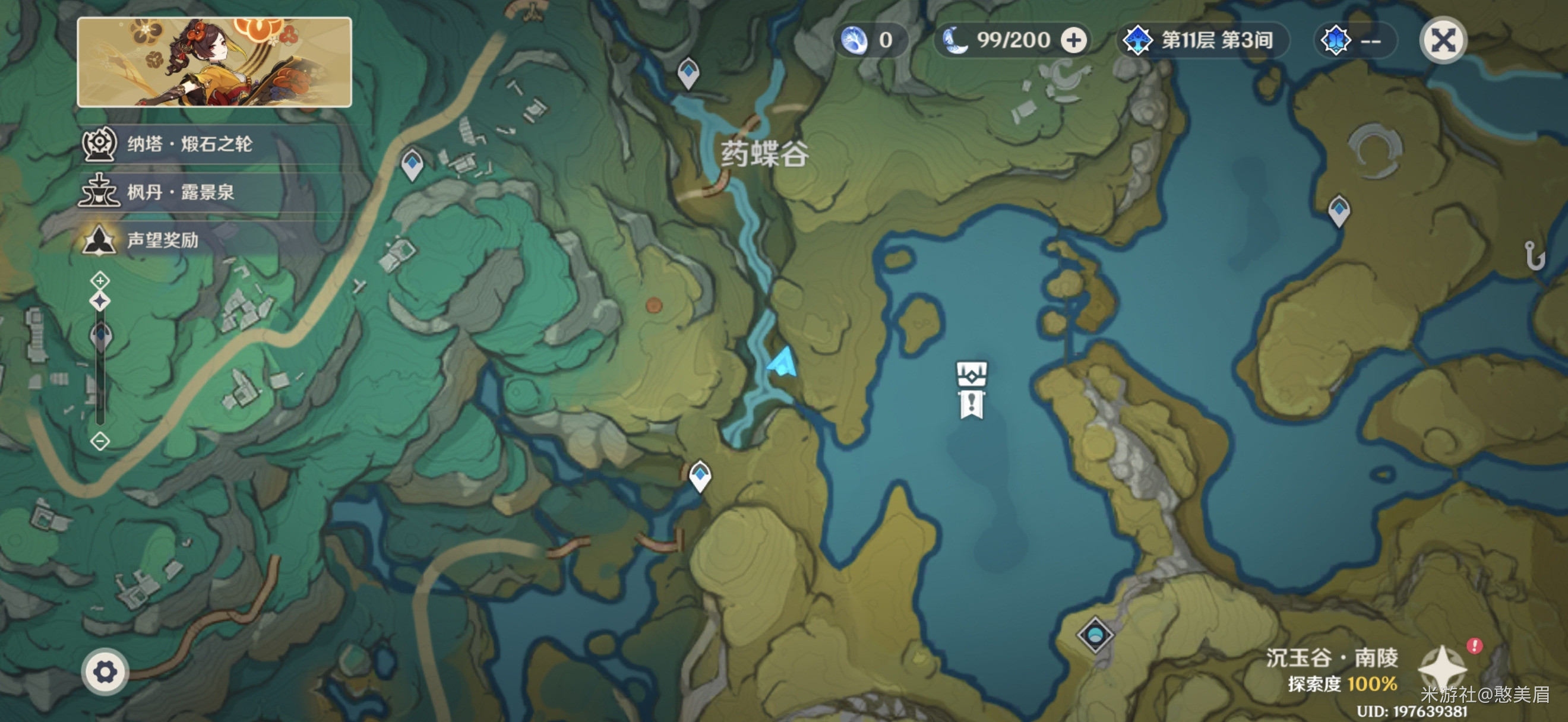
Task: Open the four-point star exploration button
Action: pos(1441,669)
